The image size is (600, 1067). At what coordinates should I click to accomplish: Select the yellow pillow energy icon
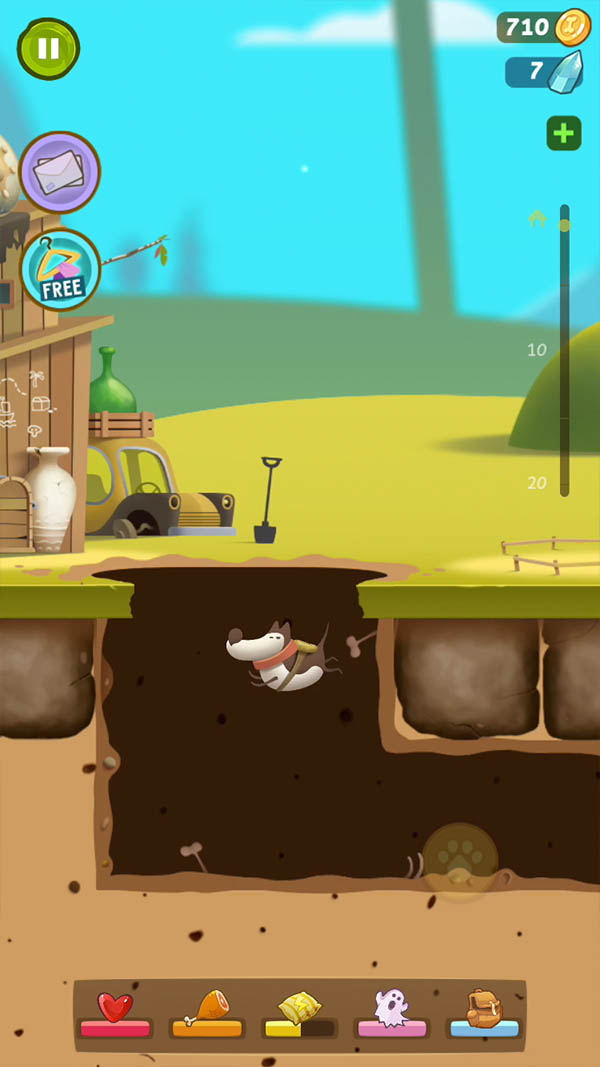298,1008
